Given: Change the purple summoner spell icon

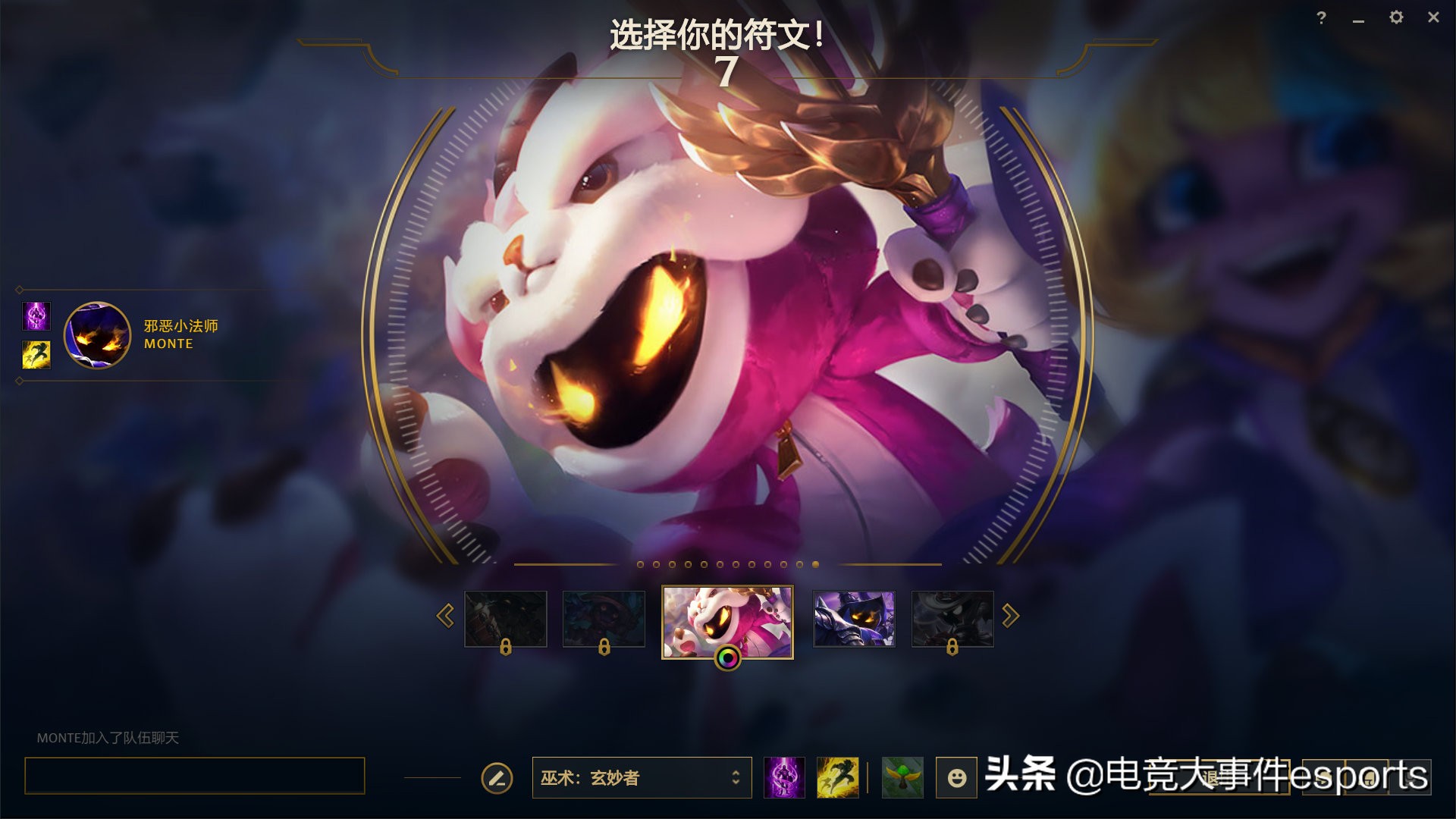Looking at the screenshot, I should [x=783, y=777].
